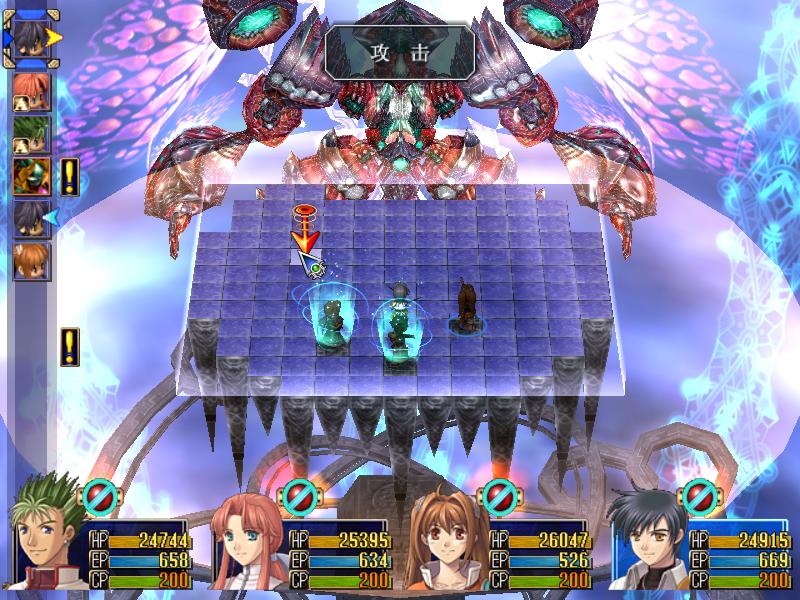Click the turn order portrait with cyan arrow
Screen dimensions: 800x600
coord(30,218)
